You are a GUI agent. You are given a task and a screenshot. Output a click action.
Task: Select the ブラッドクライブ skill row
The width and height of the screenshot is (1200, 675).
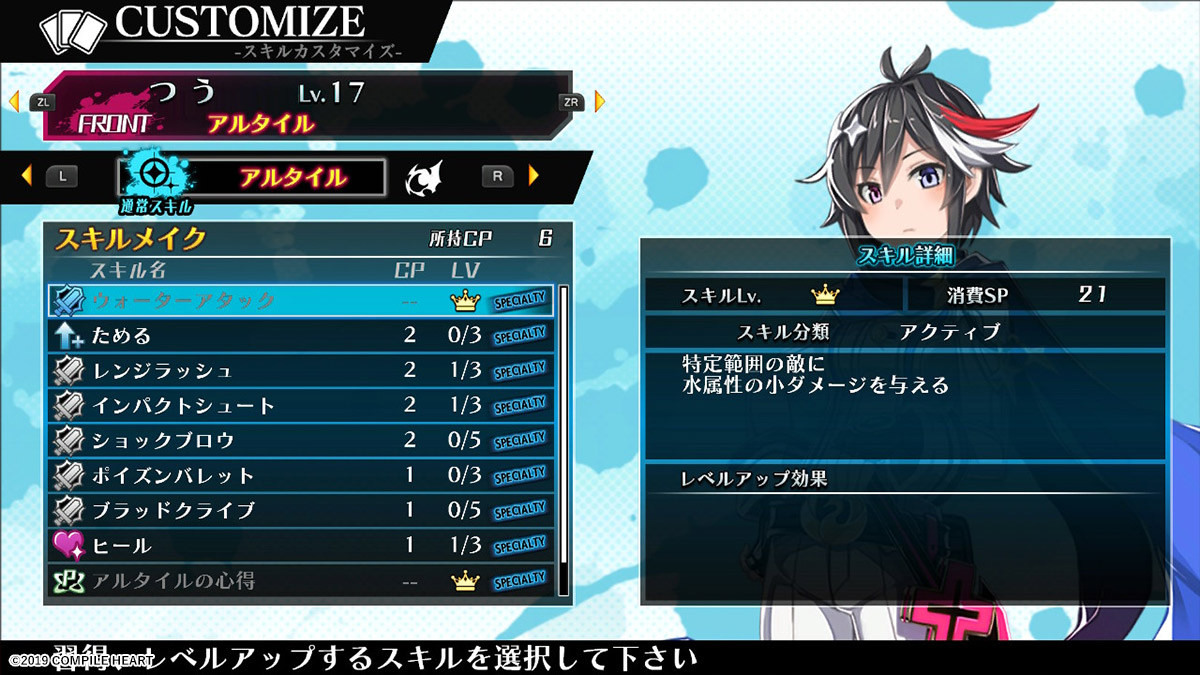click(300, 510)
